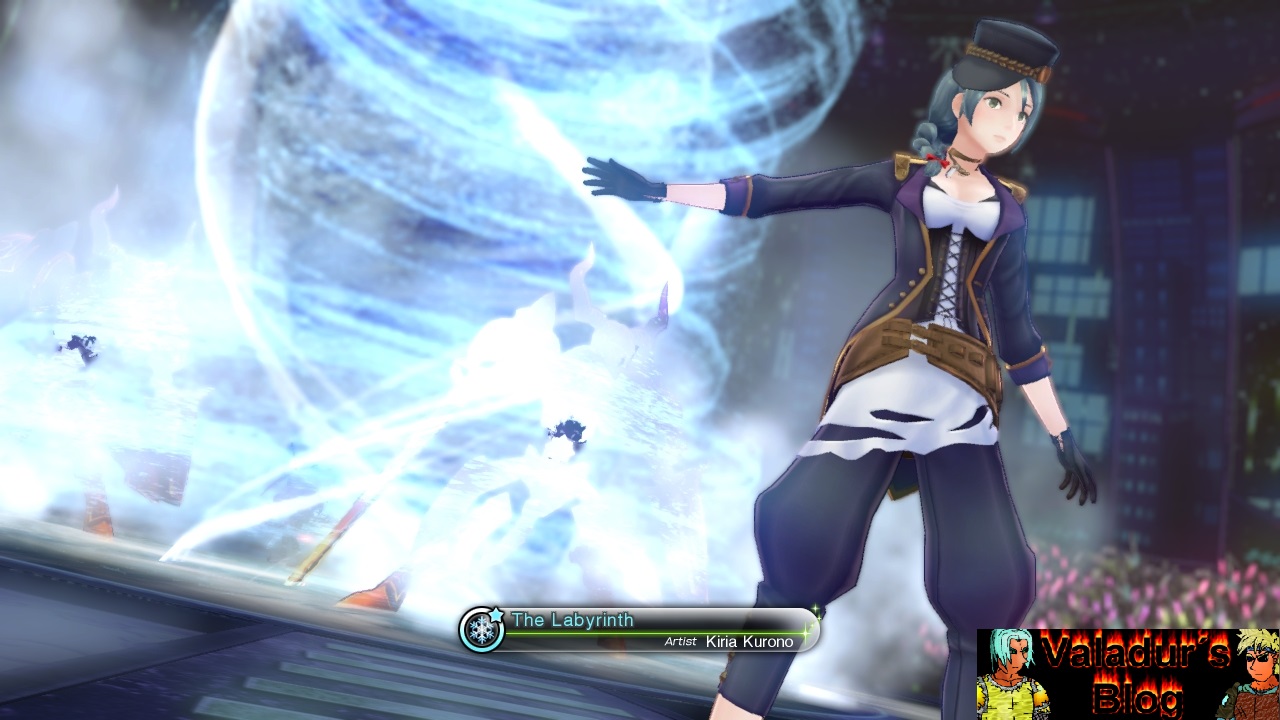Open the Valadur's Blog watermark logo
The height and width of the screenshot is (720, 1280).
1127,673
